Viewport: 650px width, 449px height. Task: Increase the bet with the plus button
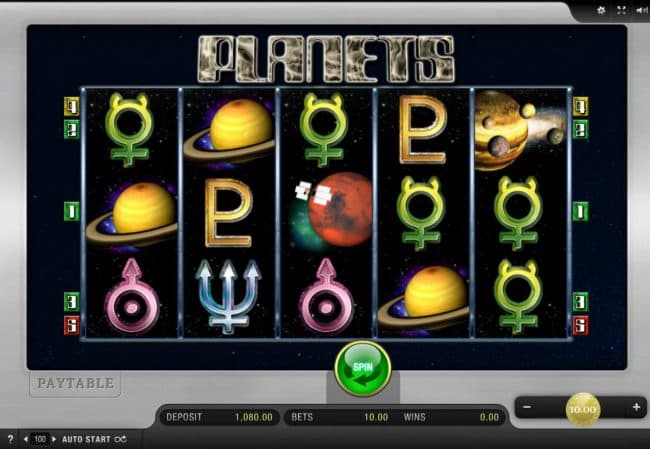[636, 408]
